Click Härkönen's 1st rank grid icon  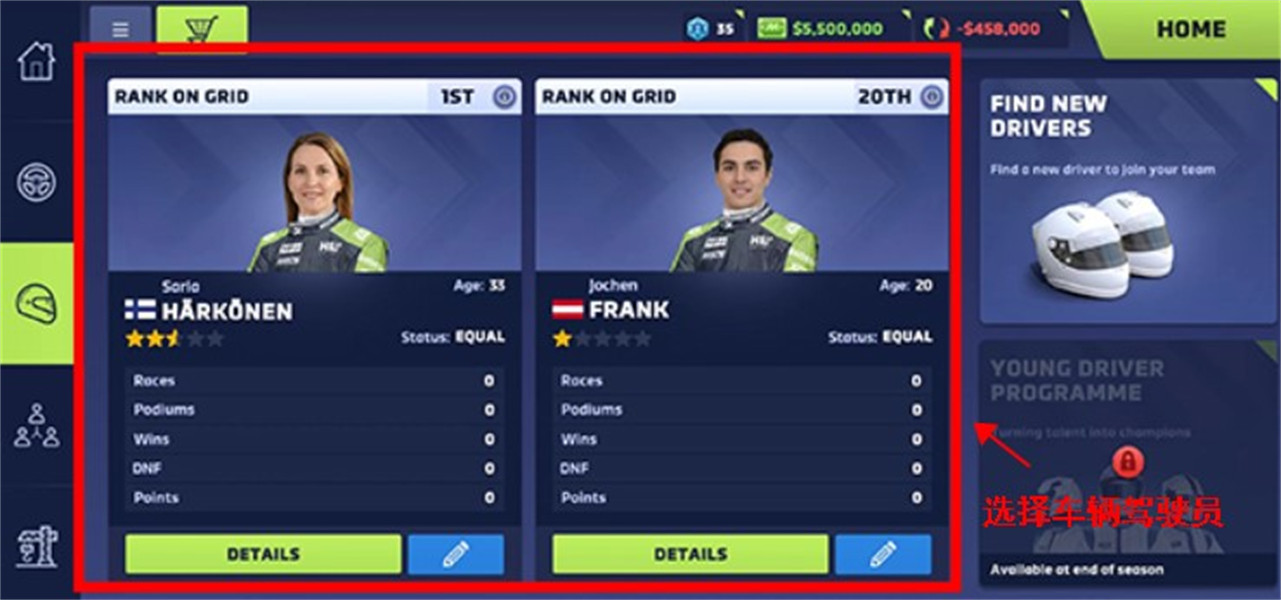pyautogui.click(x=505, y=97)
